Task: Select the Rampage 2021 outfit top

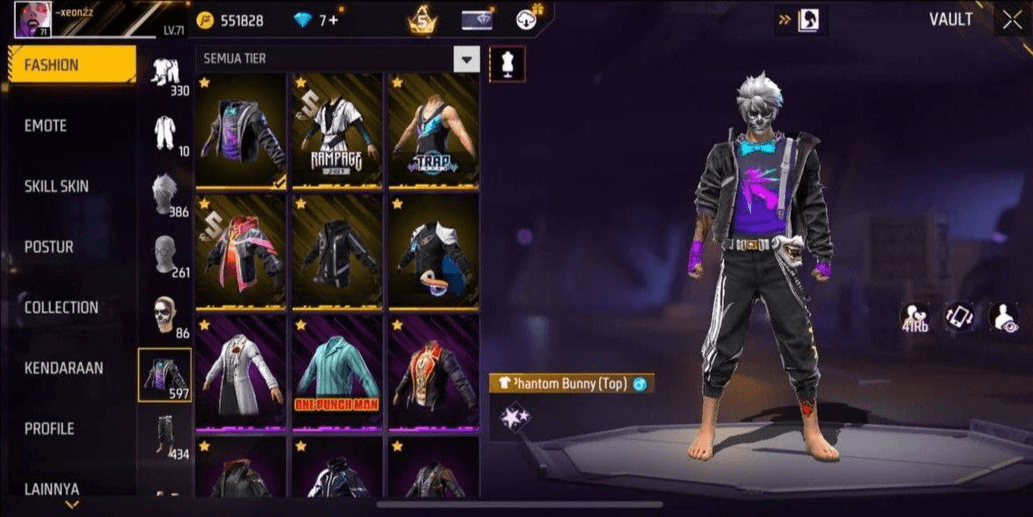Action: point(337,130)
